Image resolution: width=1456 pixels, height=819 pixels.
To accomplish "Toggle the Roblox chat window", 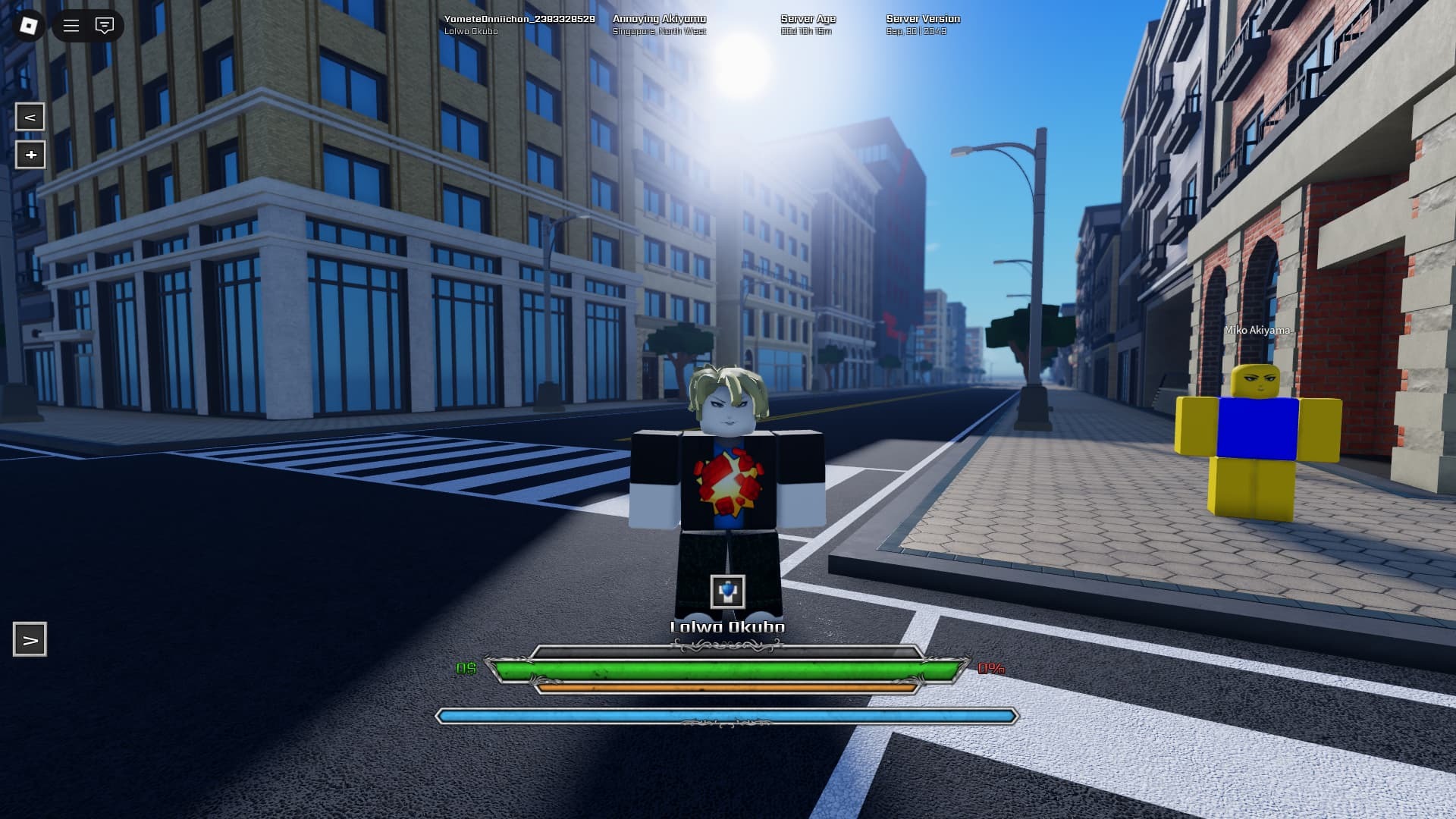I will click(105, 26).
